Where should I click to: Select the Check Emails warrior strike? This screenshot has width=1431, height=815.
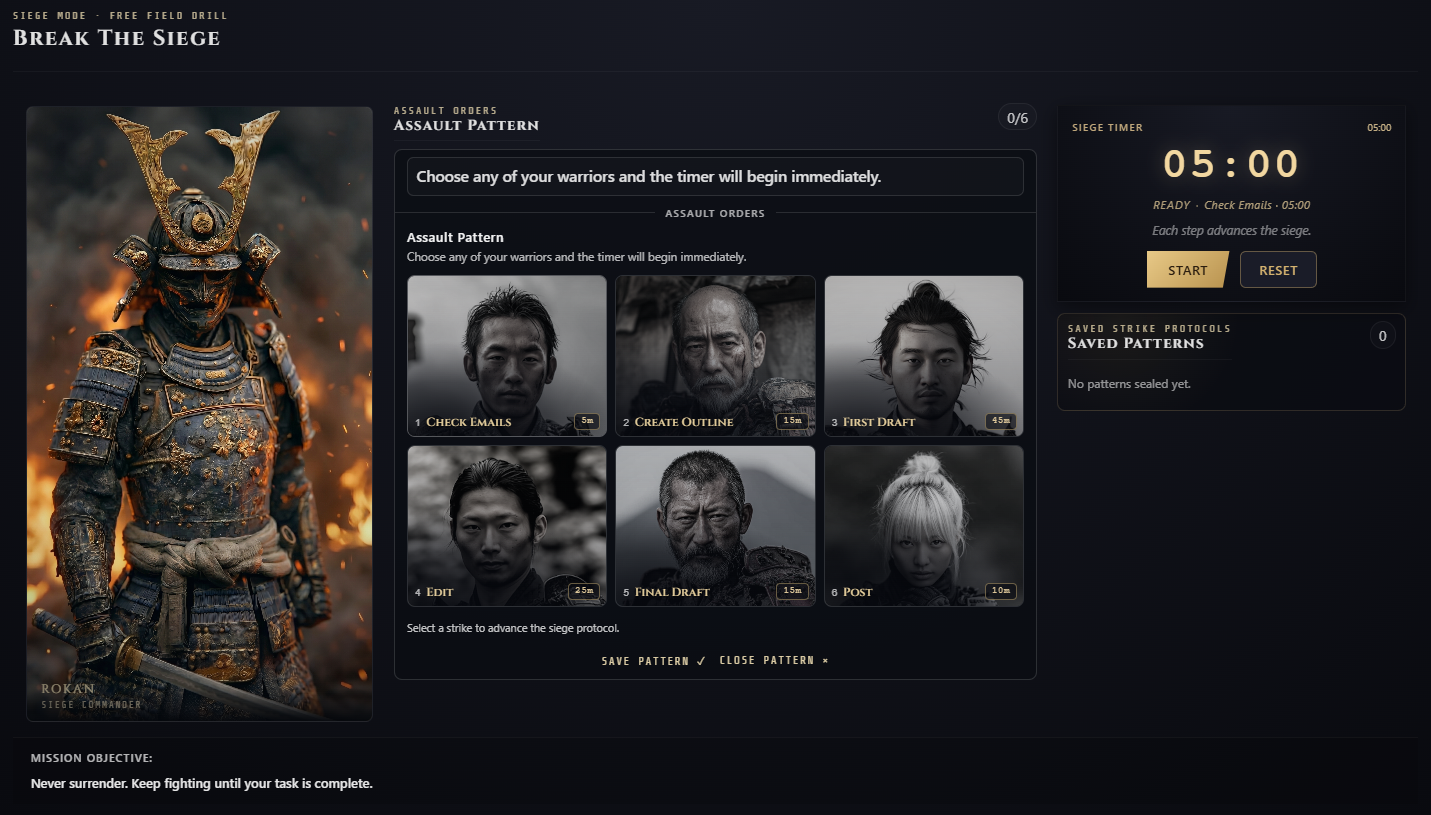pos(507,355)
